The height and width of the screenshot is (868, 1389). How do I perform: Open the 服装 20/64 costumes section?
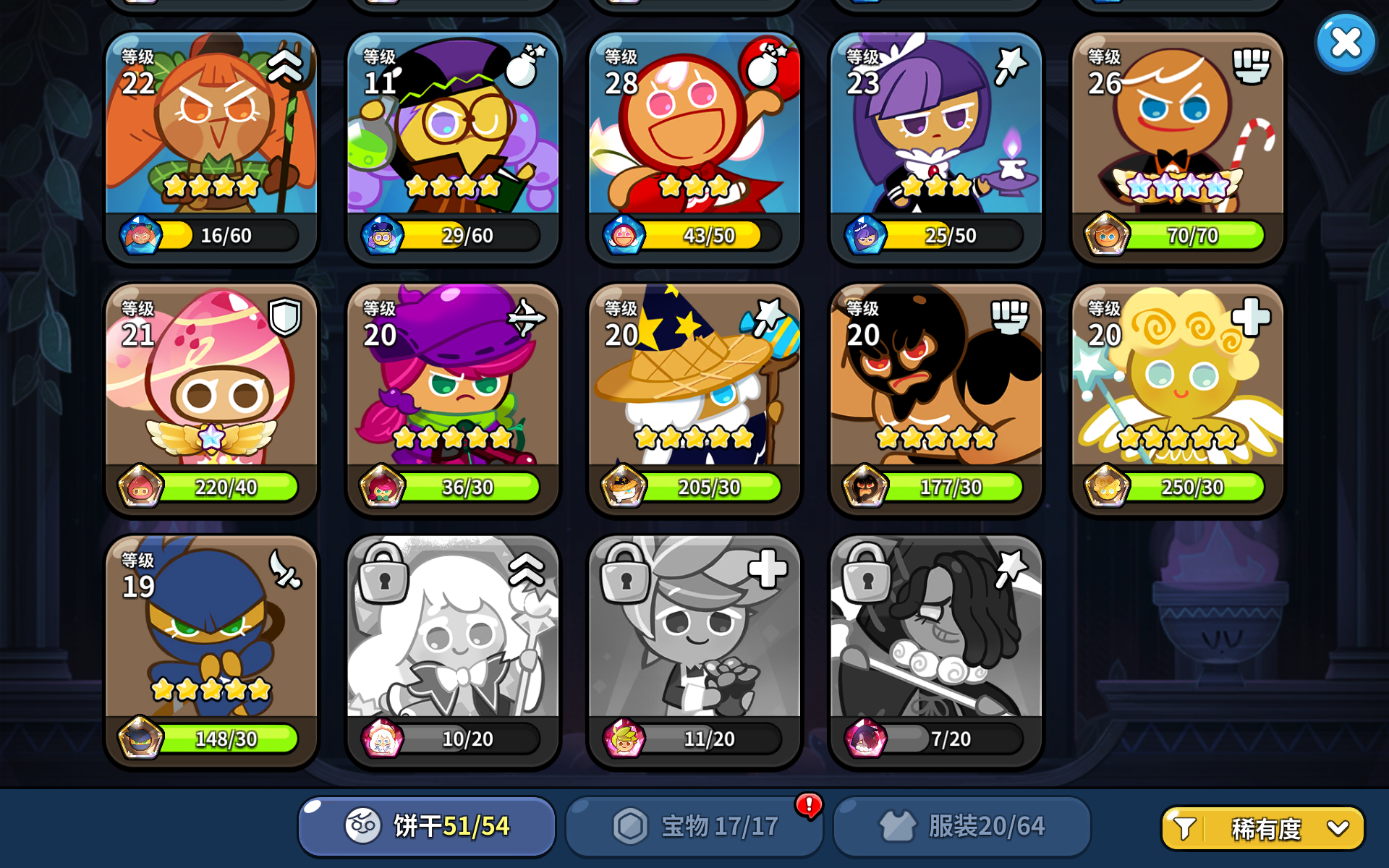click(962, 825)
